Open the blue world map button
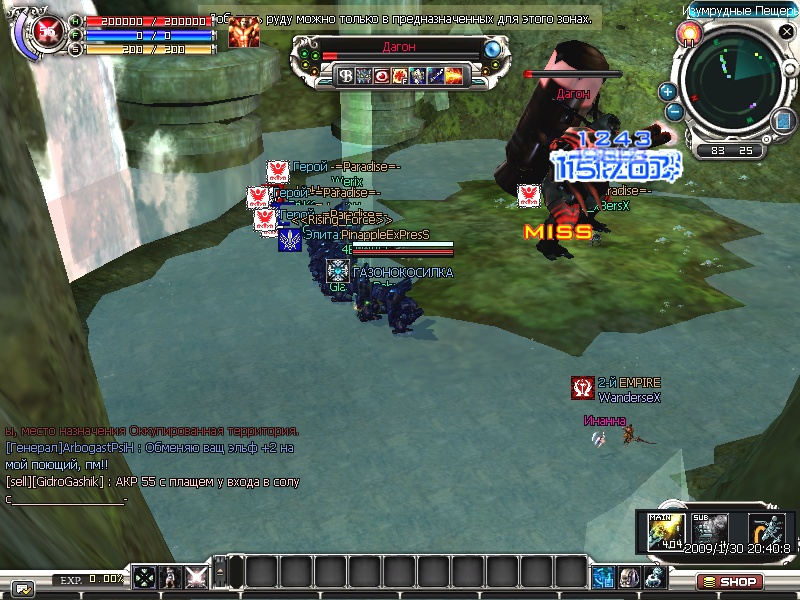800x600 pixels. [x=782, y=120]
